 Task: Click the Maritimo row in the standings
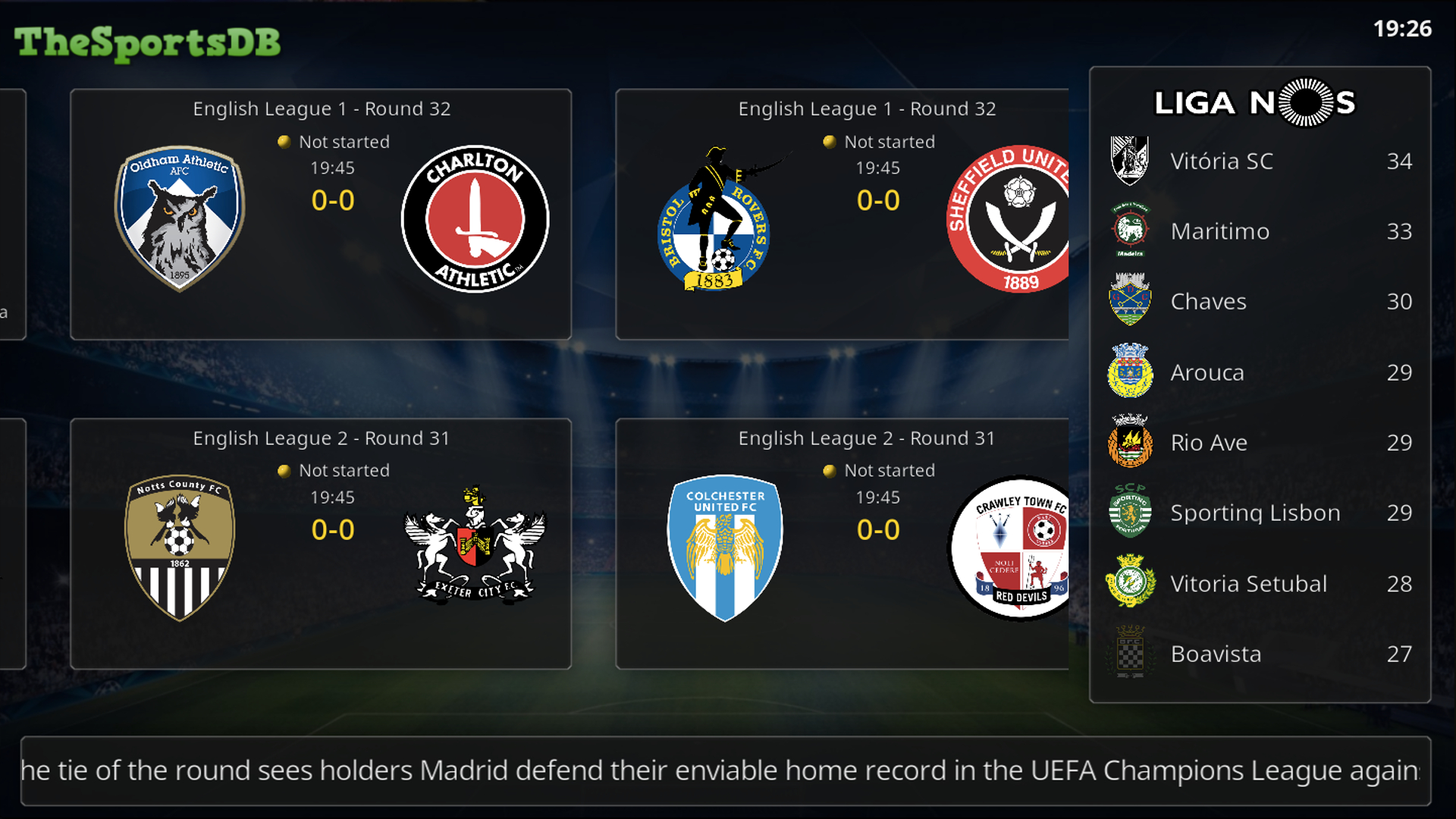(x=1260, y=231)
